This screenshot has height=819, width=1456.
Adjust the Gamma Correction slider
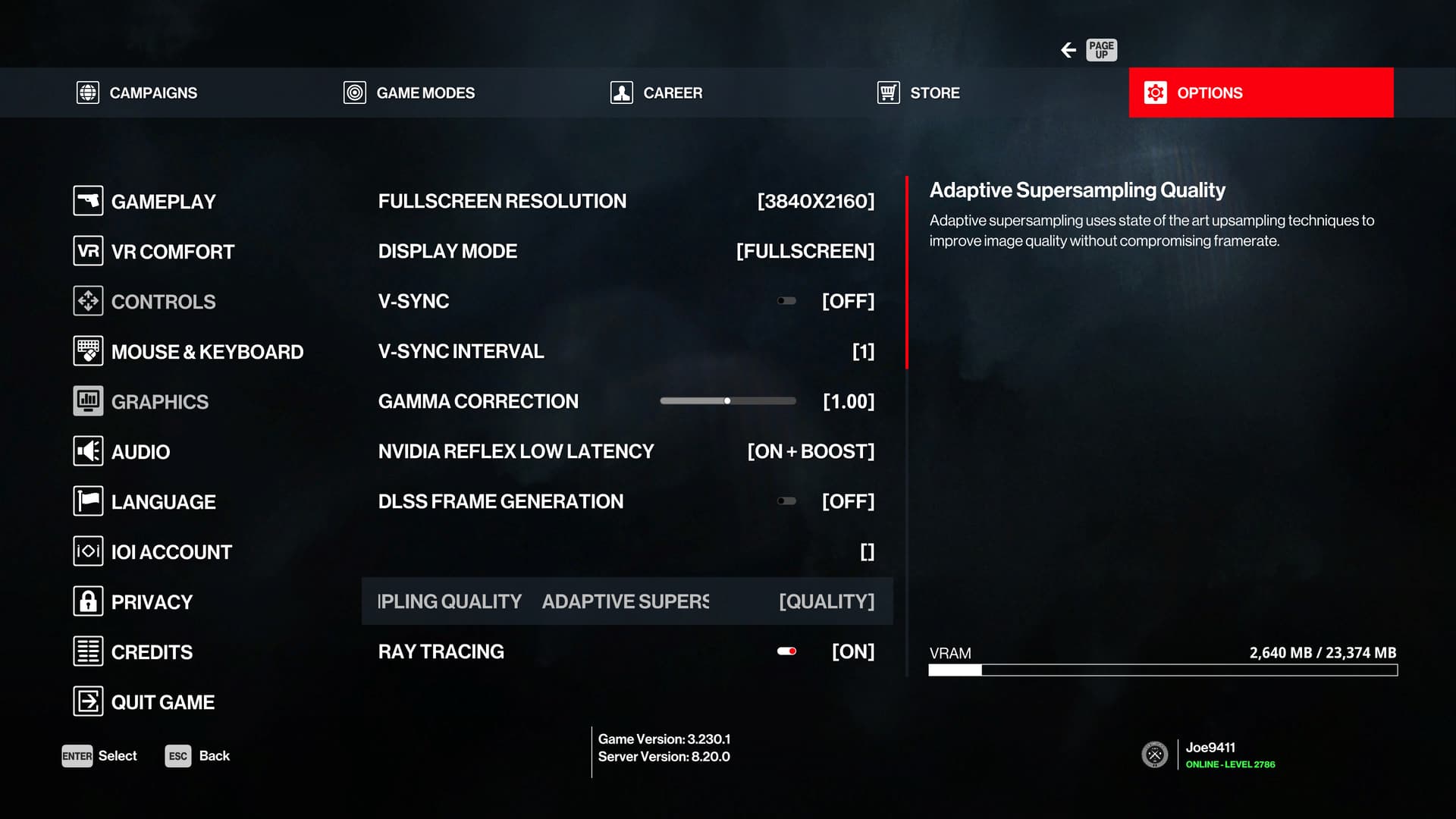728,401
